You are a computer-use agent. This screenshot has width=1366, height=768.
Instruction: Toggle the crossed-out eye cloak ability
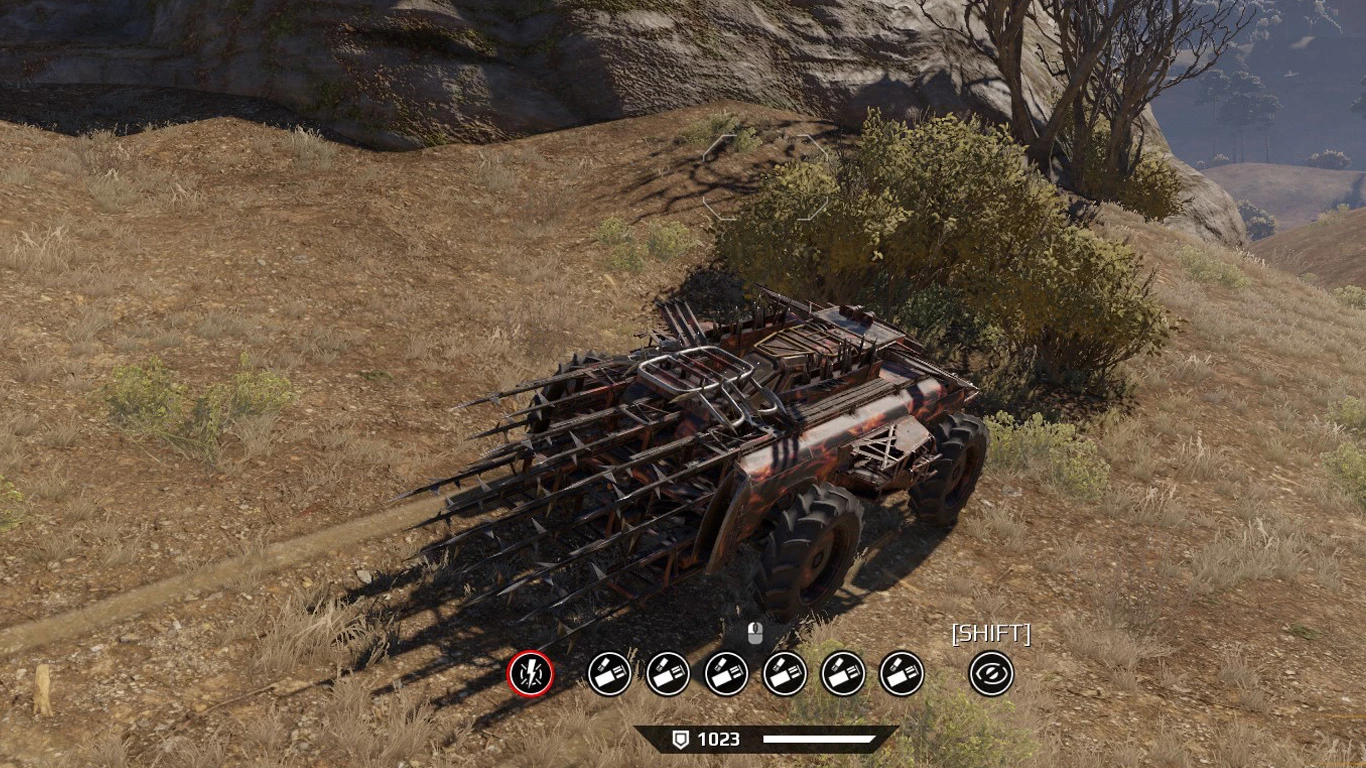pyautogui.click(x=991, y=674)
